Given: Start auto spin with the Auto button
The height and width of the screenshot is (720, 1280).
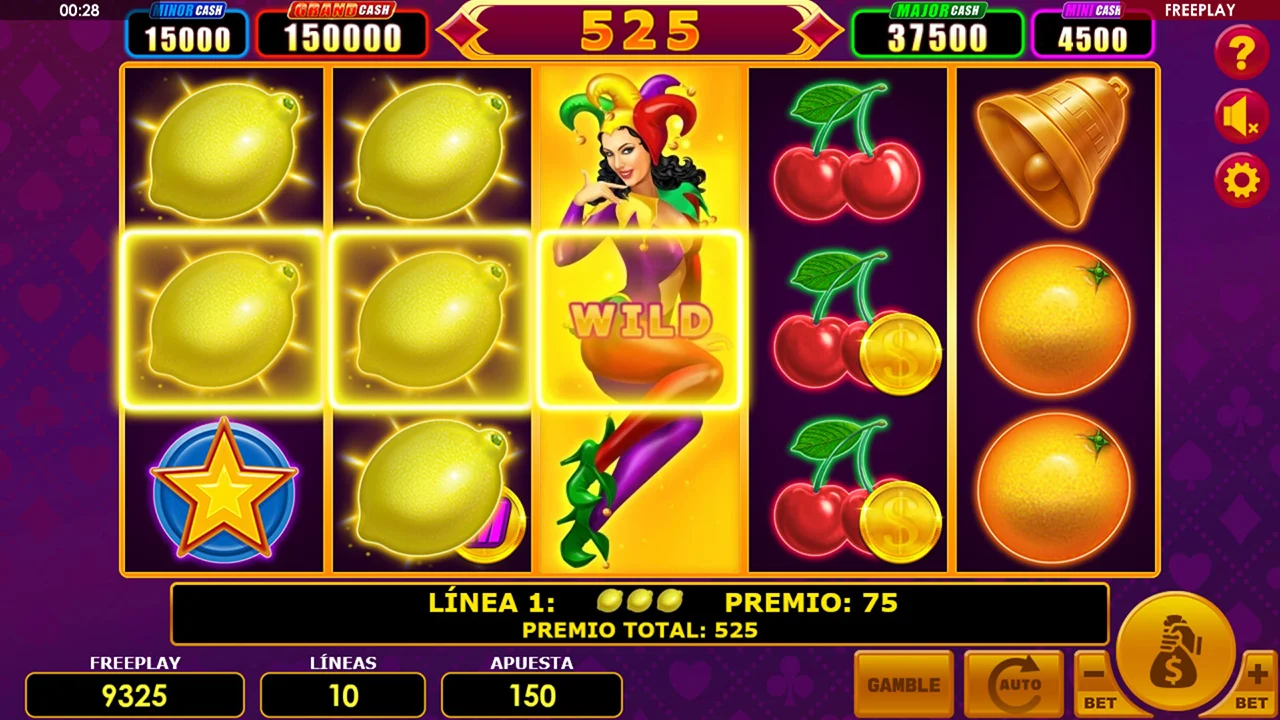Looking at the screenshot, I should point(1013,684).
